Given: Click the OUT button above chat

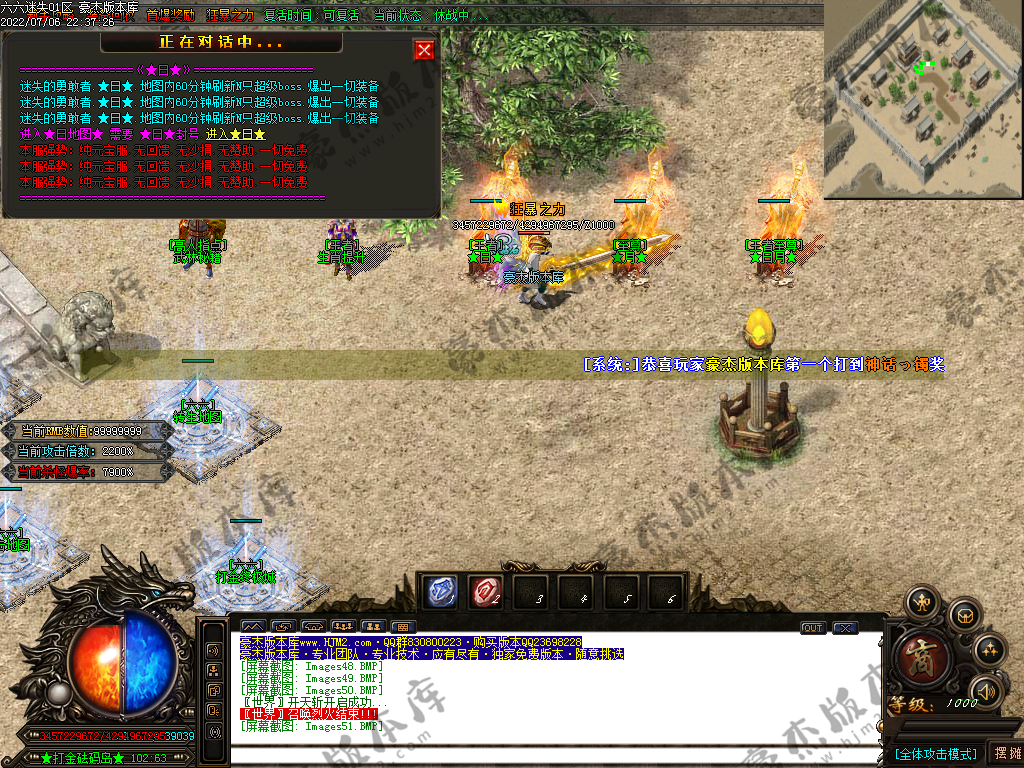Looking at the screenshot, I should coord(812,628).
